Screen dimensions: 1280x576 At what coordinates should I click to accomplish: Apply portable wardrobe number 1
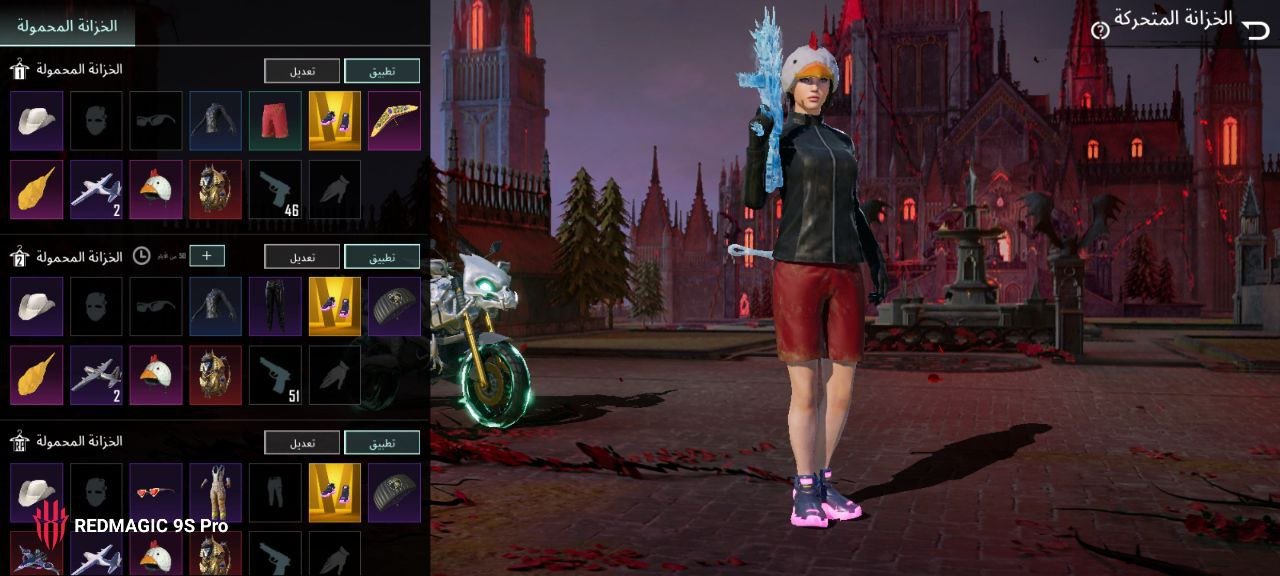click(x=382, y=71)
